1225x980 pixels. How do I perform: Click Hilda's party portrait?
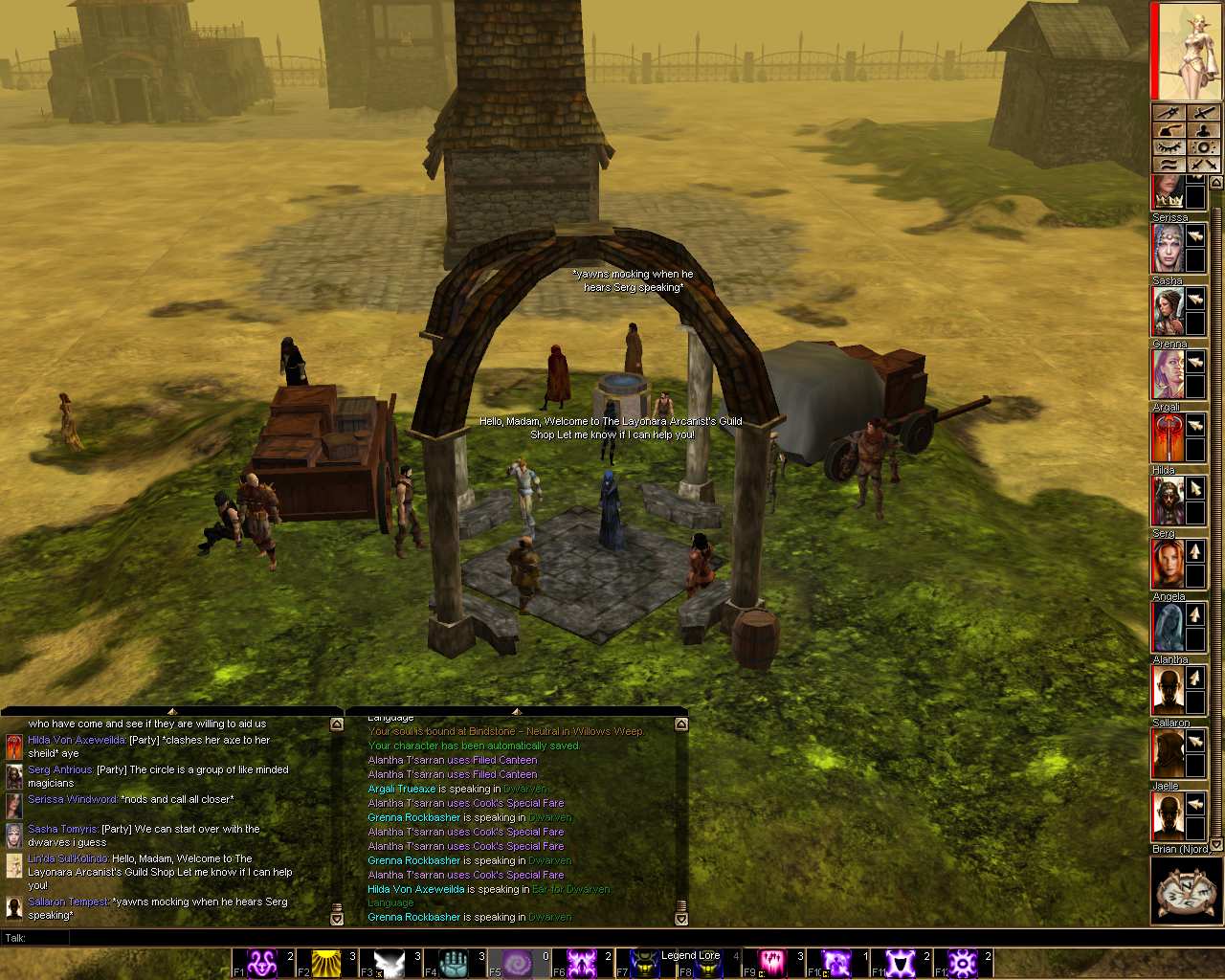[1167, 501]
